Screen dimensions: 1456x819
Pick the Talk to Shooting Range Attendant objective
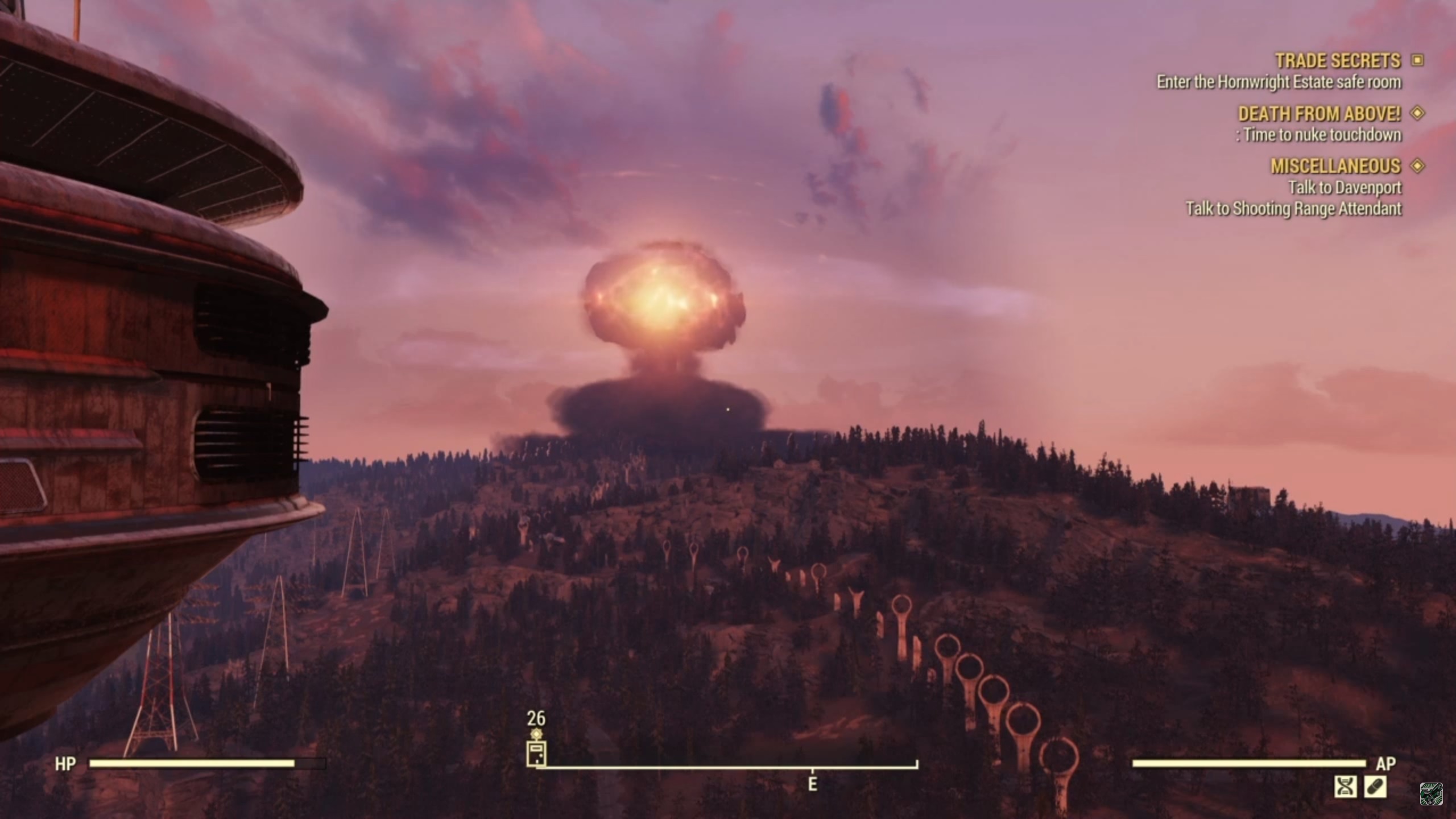pyautogui.click(x=1293, y=209)
